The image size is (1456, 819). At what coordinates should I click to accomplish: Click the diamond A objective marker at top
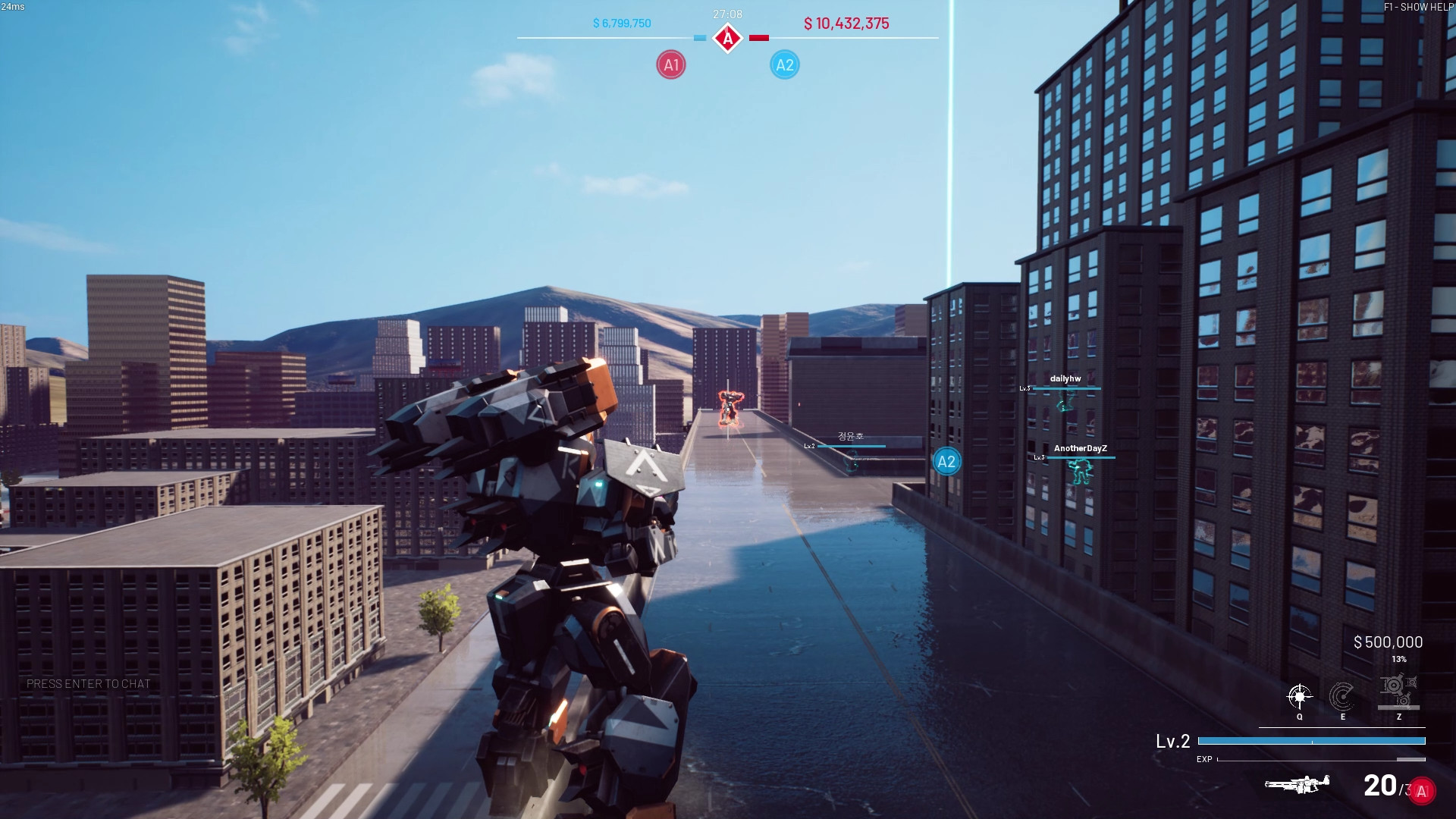point(727,36)
